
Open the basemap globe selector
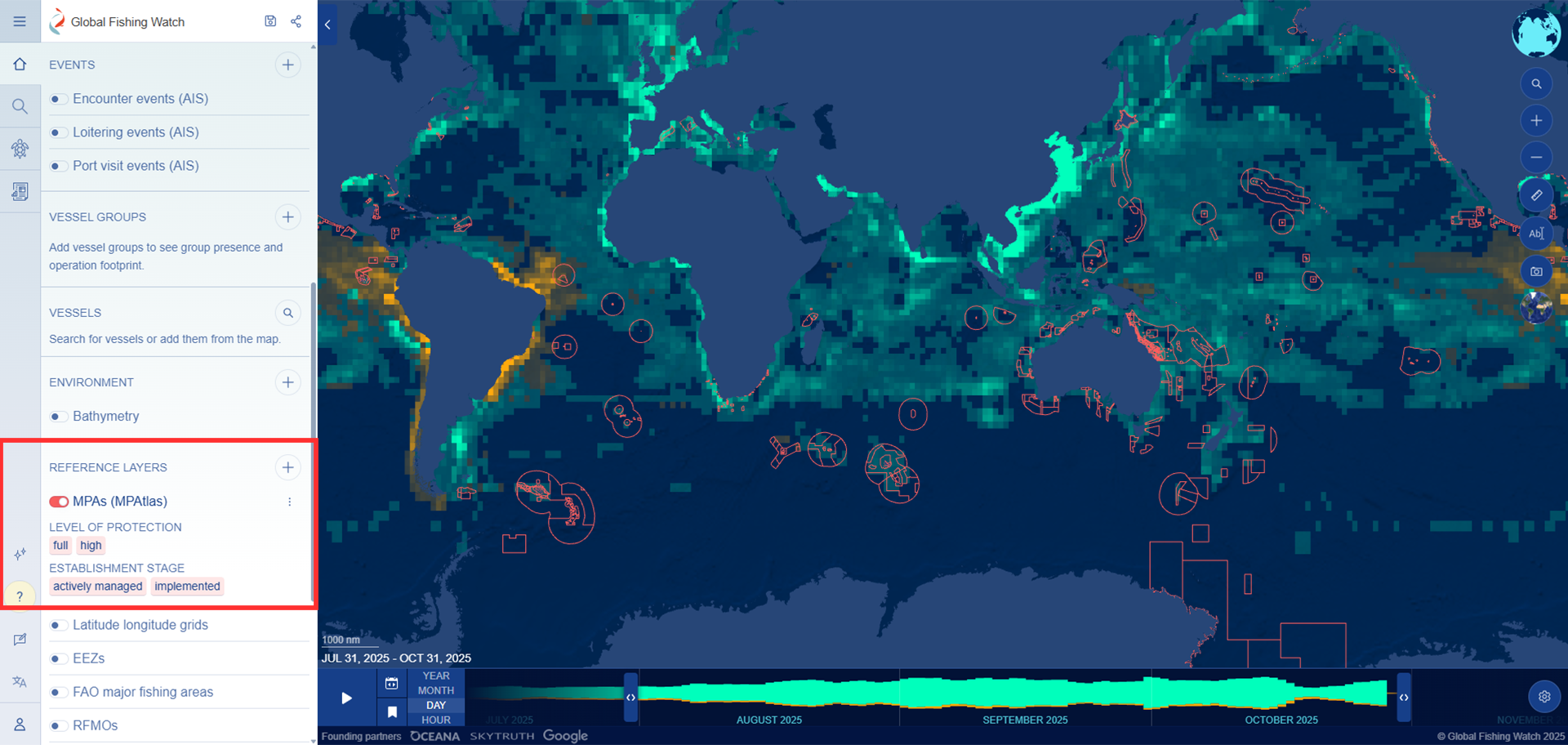point(1536,309)
